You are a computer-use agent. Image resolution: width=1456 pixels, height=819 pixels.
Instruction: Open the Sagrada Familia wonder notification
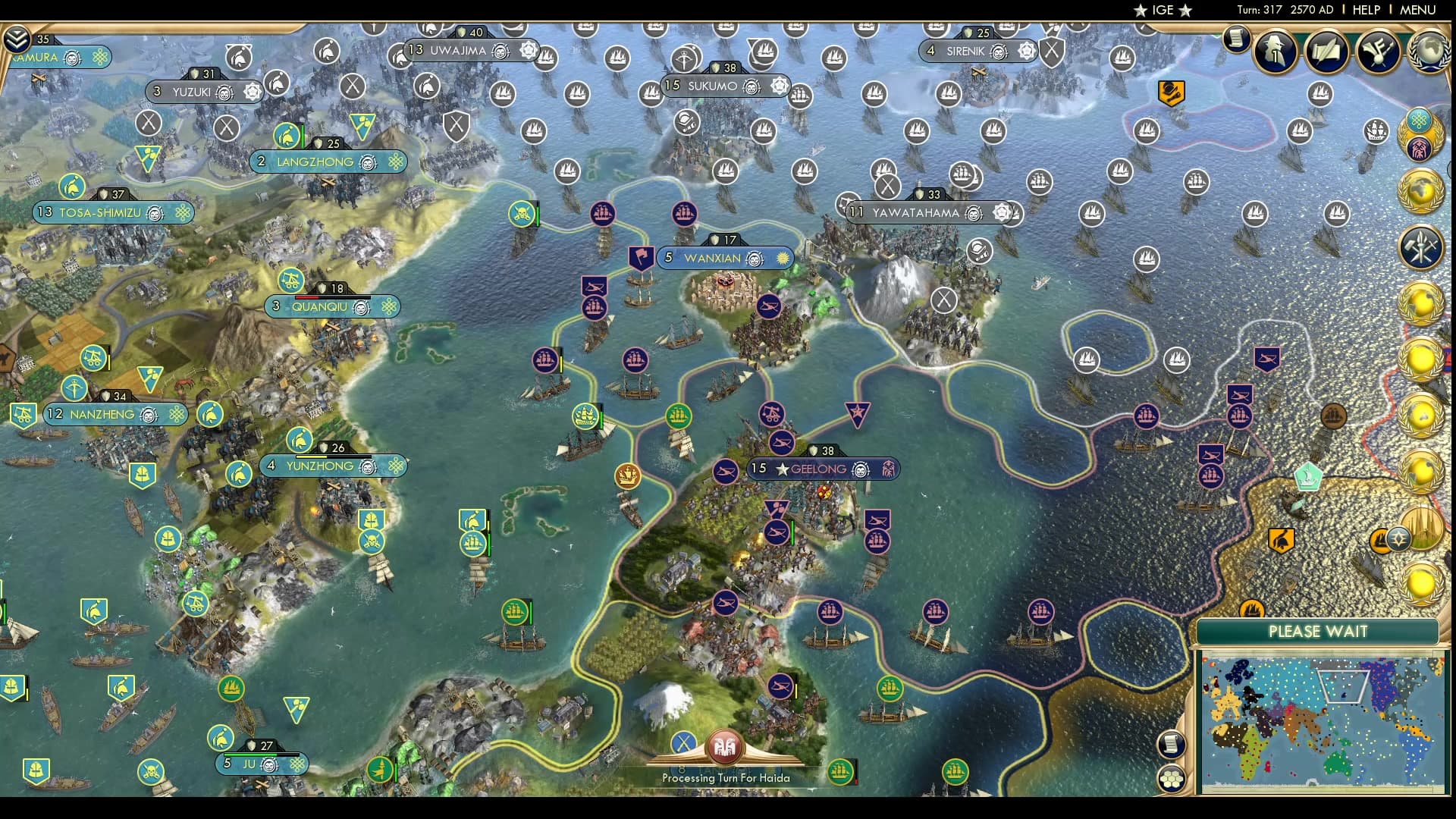[1423, 528]
